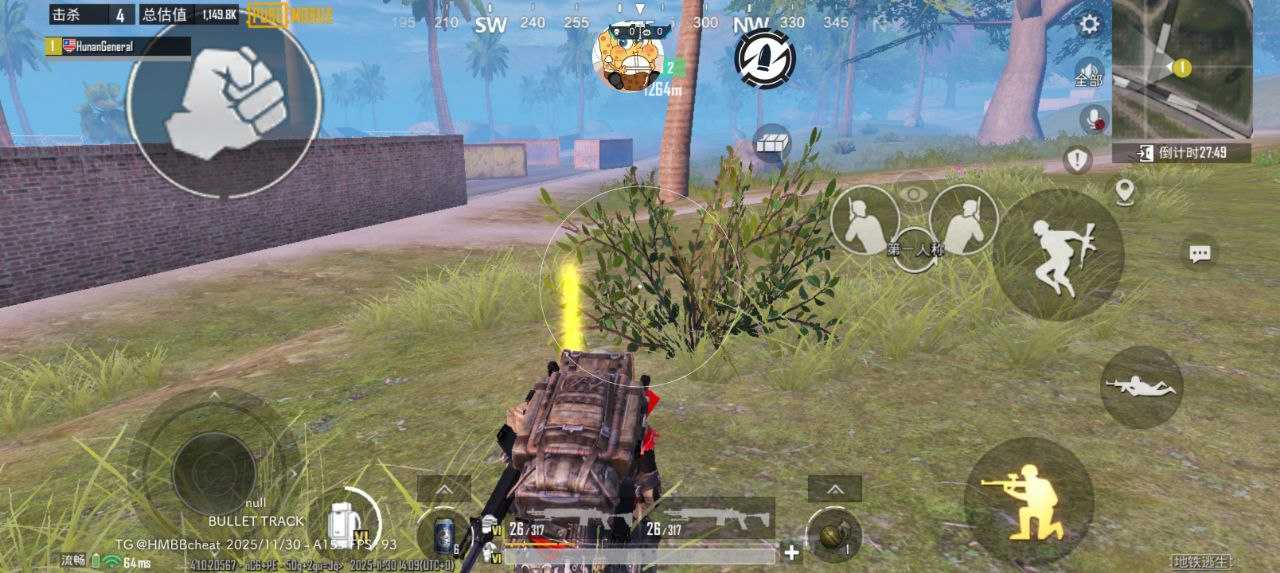Toggle the eye free-look button
Image resolution: width=1280 pixels, height=573 pixels.
tap(914, 193)
